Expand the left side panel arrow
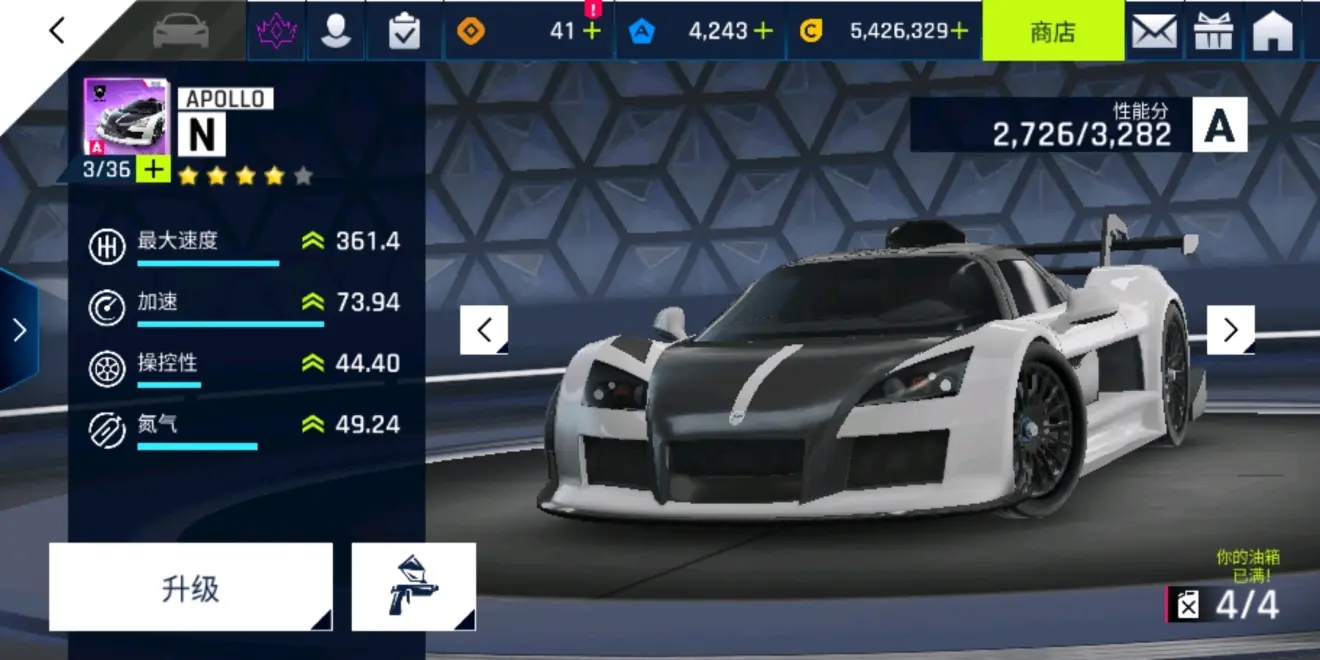The height and width of the screenshot is (660, 1320). pyautogui.click(x=18, y=330)
